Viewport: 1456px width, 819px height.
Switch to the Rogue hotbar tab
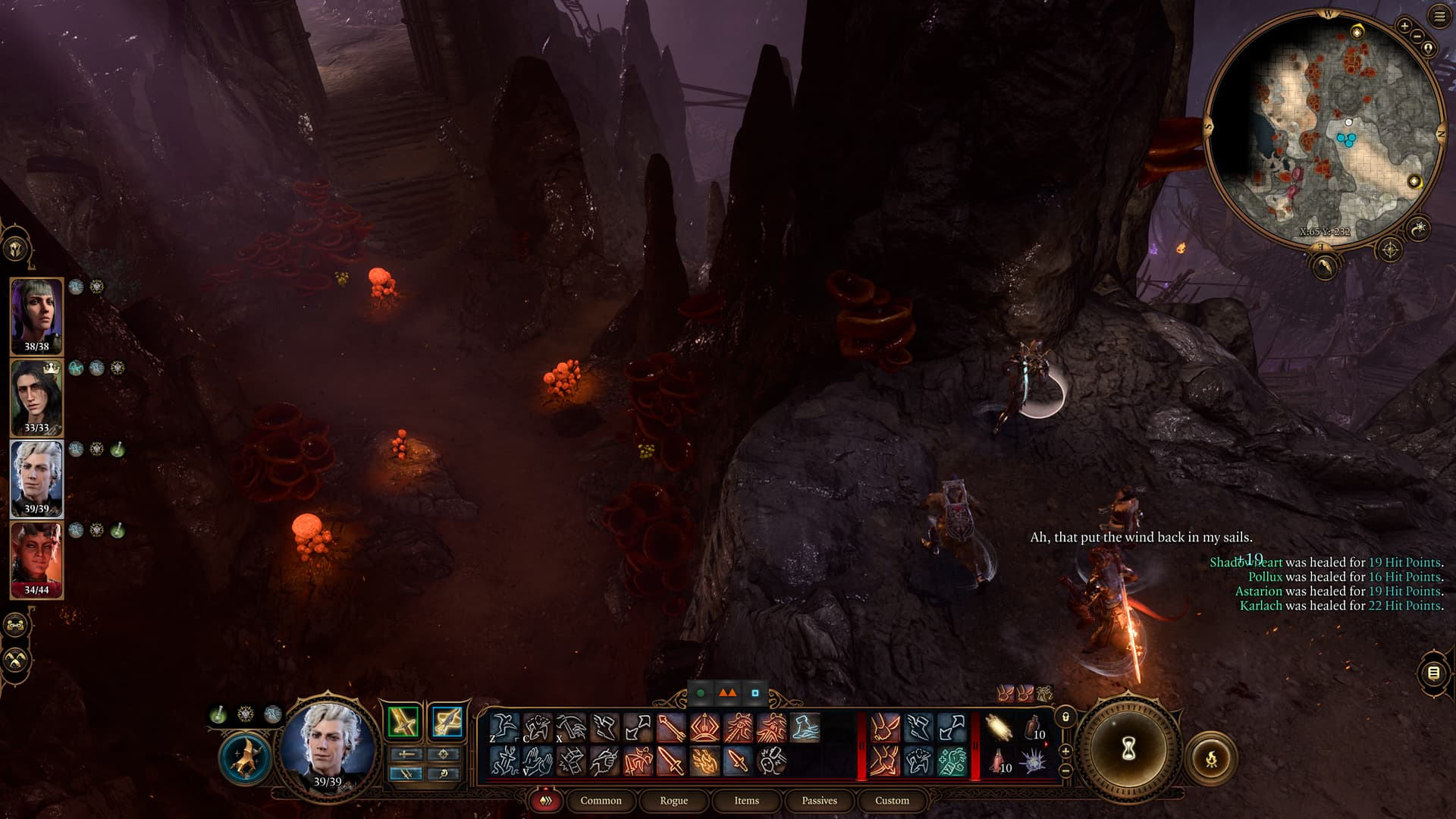tap(673, 801)
